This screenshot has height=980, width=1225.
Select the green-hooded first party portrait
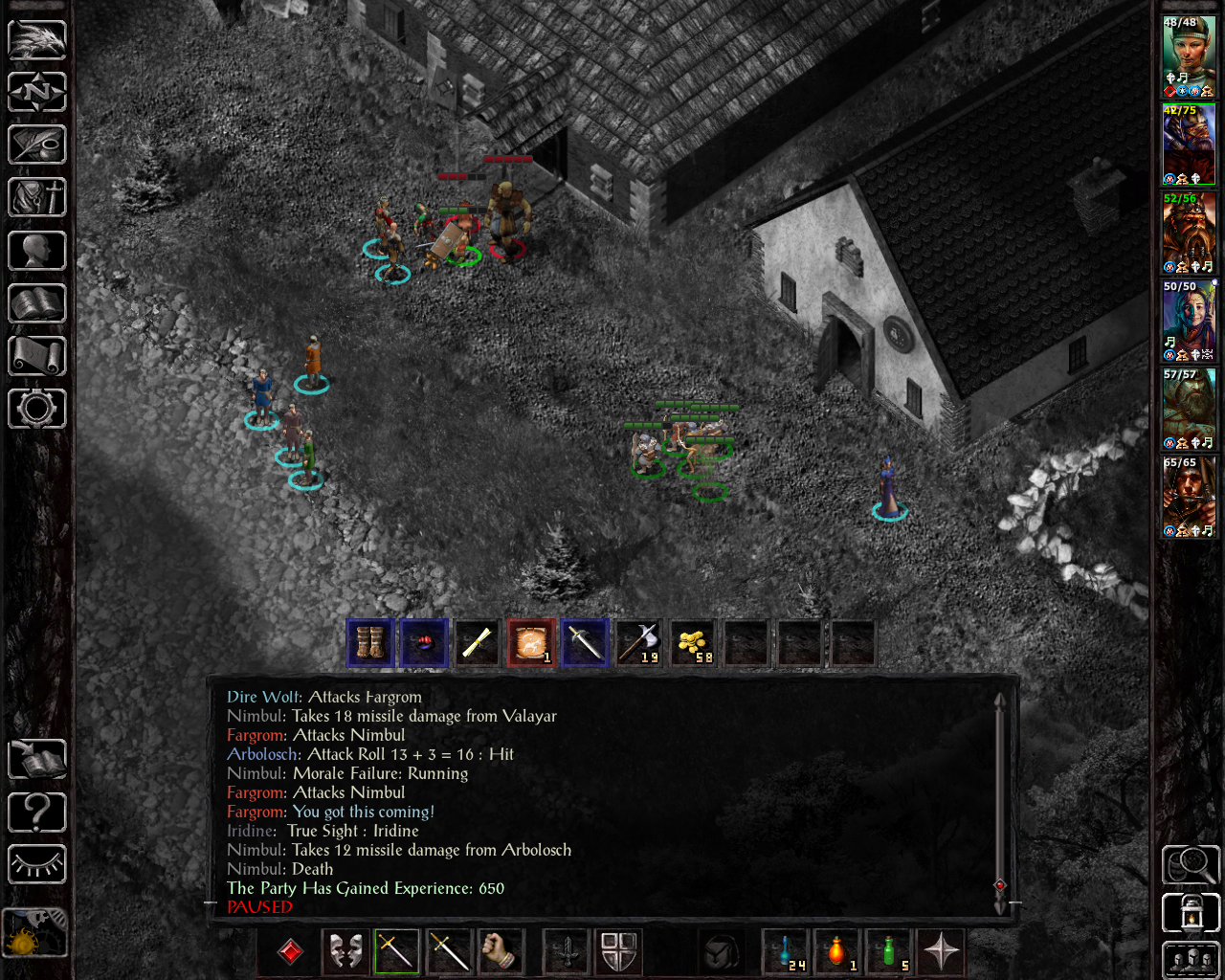pos(1189,56)
